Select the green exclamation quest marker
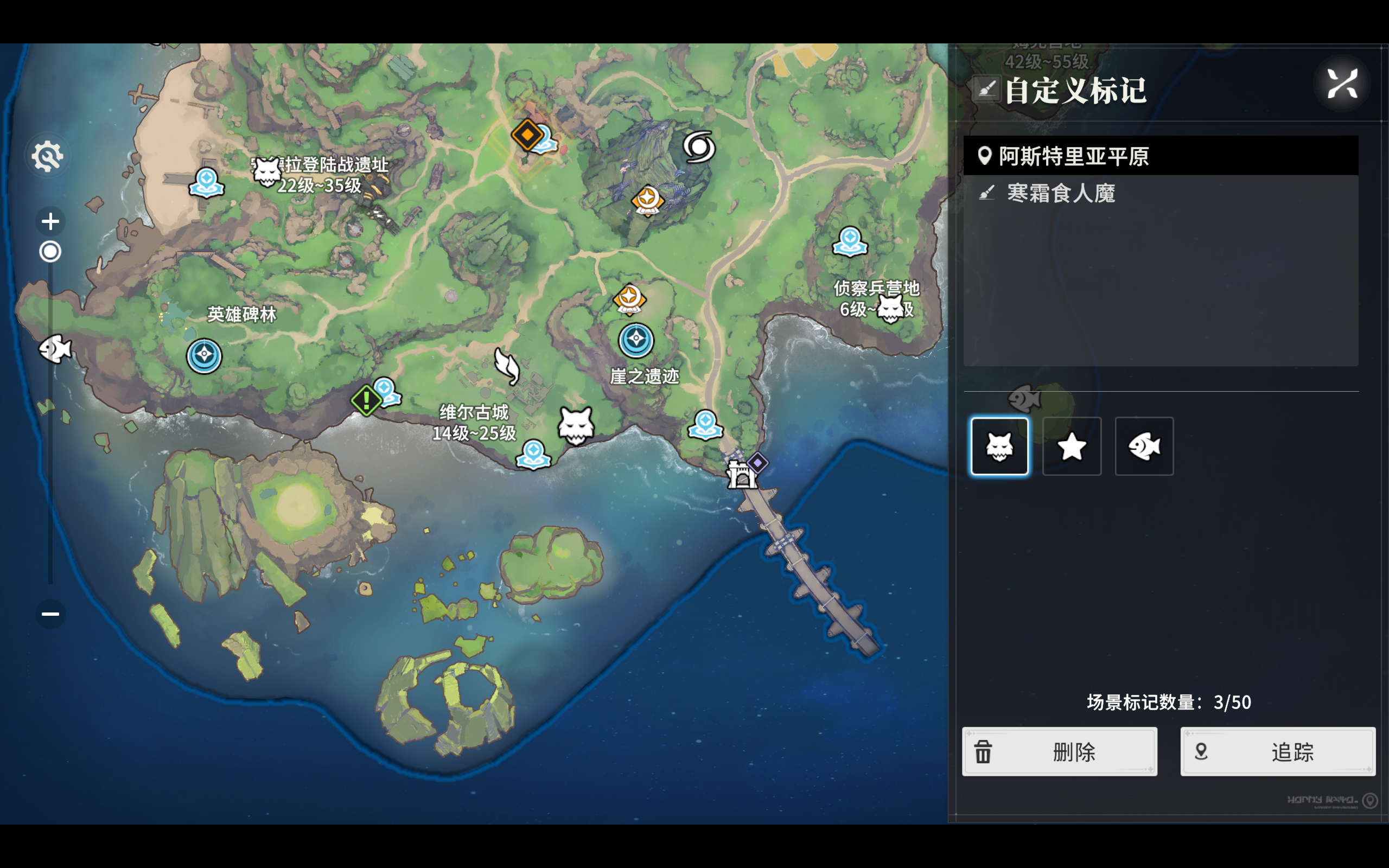The image size is (1389, 868). click(x=366, y=400)
